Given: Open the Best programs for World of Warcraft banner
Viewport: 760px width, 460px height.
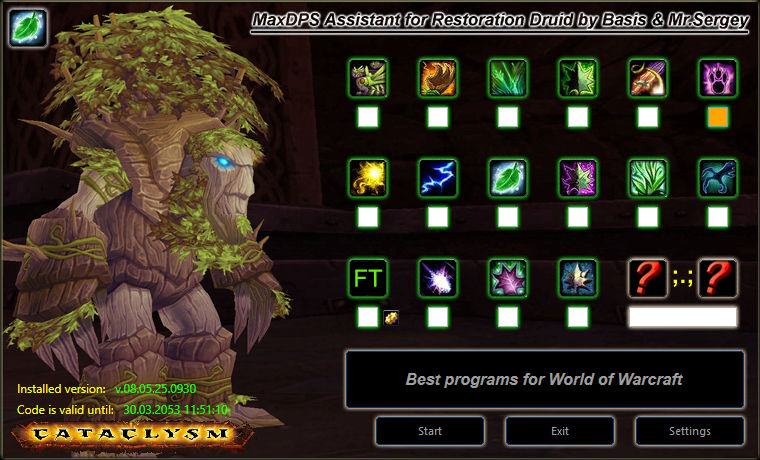Looking at the screenshot, I should (x=545, y=380).
